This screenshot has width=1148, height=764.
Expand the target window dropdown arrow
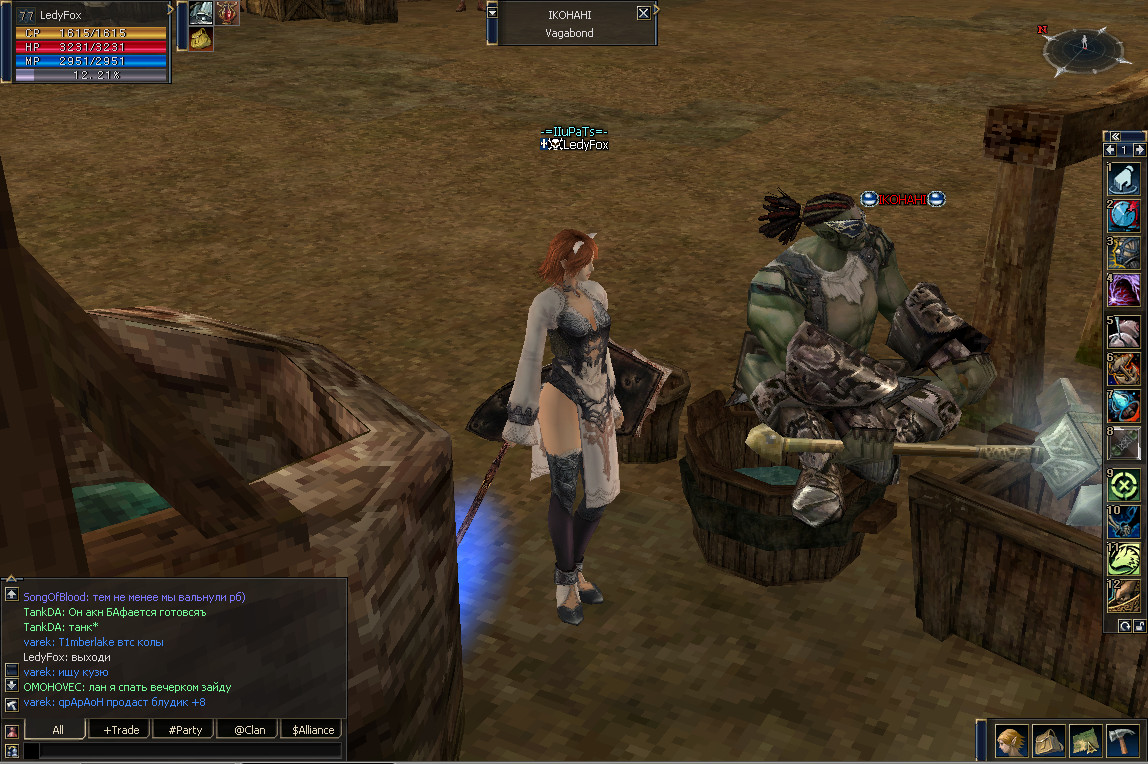pyautogui.click(x=492, y=13)
